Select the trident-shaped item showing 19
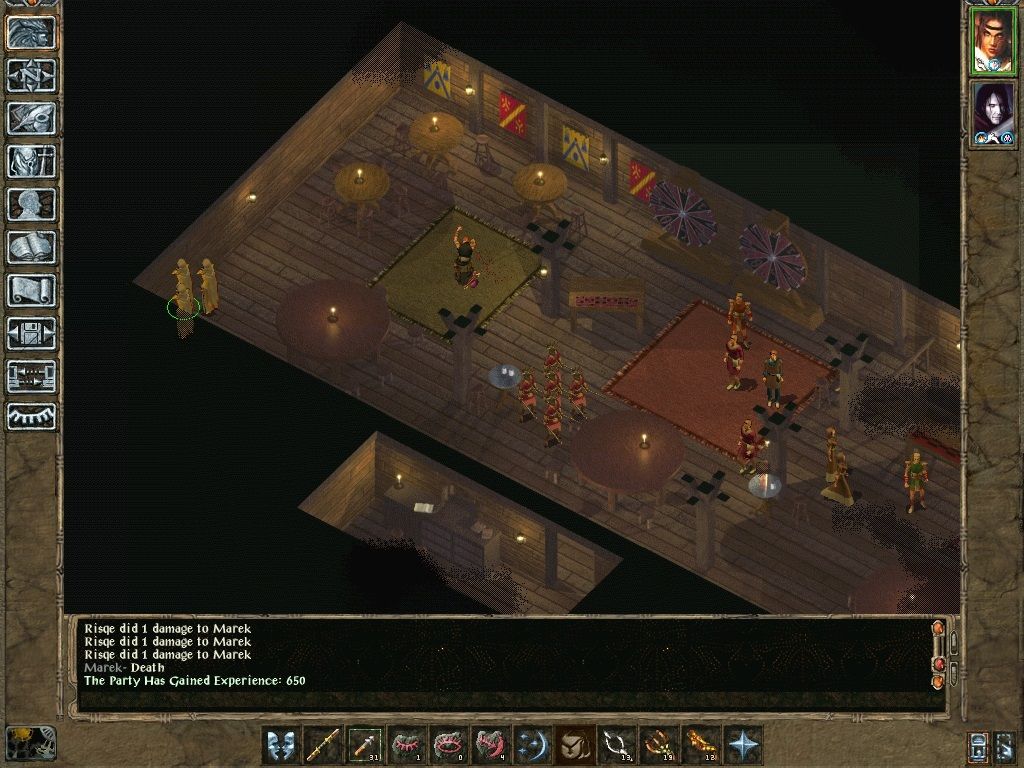The height and width of the screenshot is (768, 1024). [660, 746]
